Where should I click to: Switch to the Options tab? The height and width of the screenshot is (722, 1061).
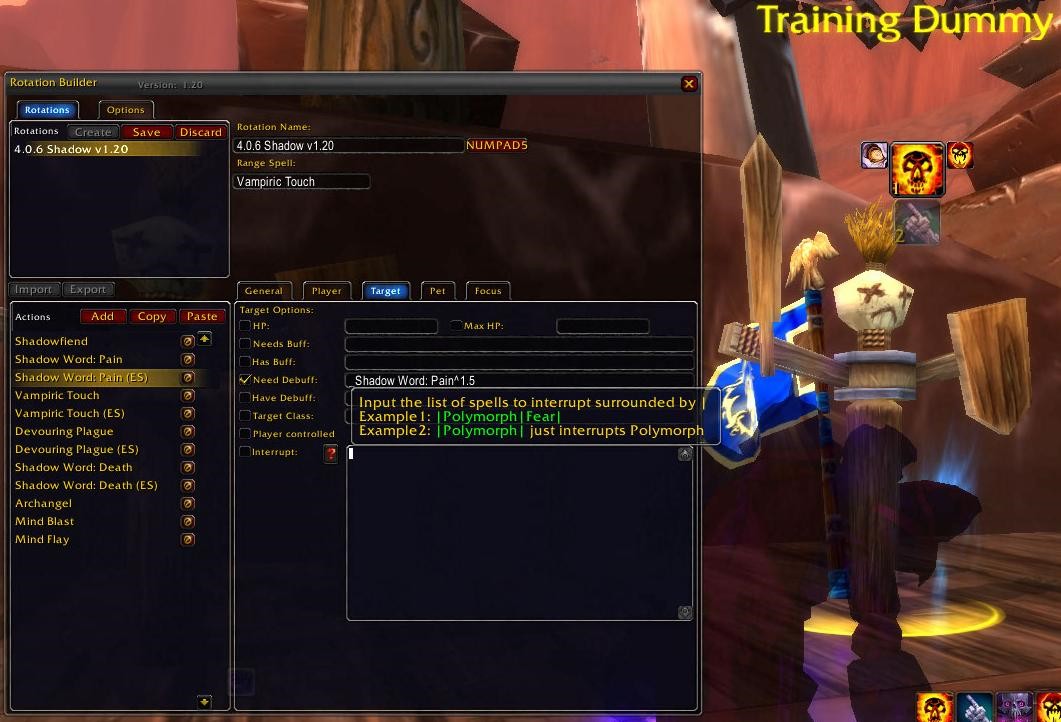click(126, 110)
